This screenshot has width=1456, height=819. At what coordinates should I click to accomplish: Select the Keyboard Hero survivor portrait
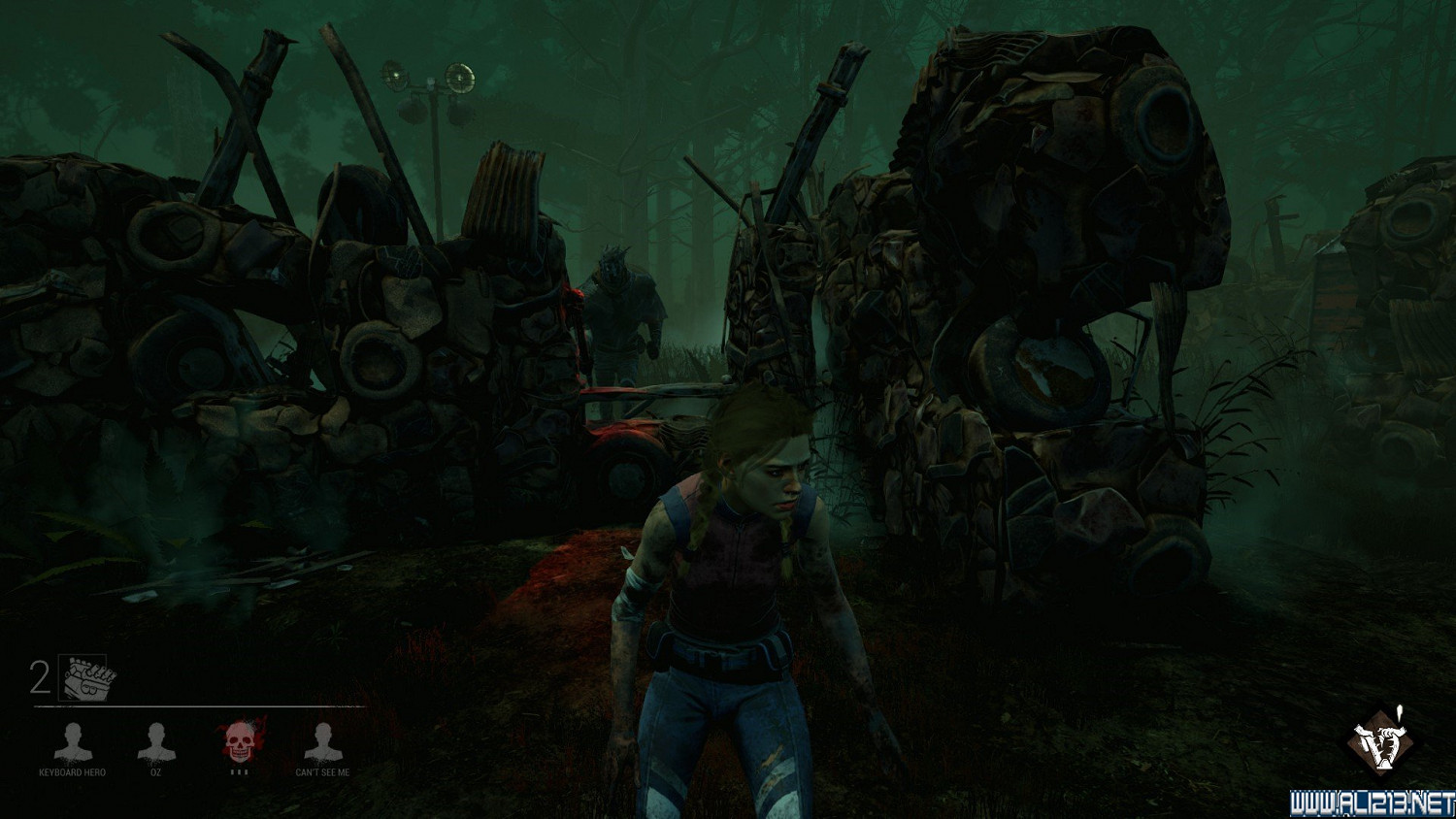pos(72,742)
